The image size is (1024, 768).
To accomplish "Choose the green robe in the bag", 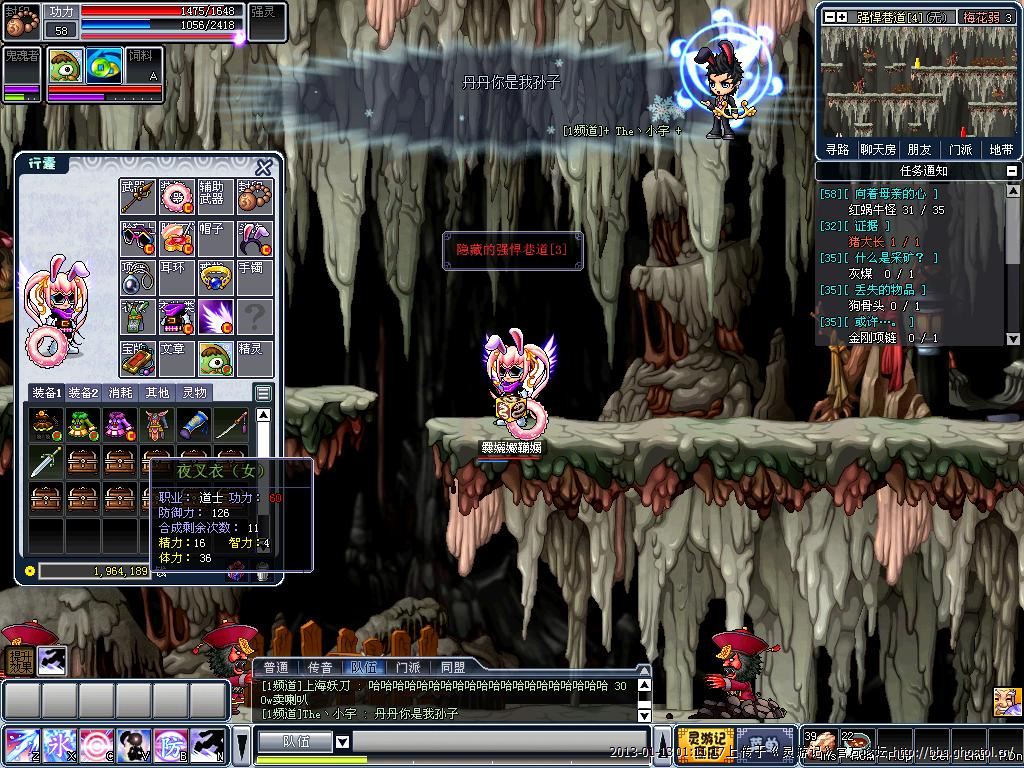I will (82, 424).
